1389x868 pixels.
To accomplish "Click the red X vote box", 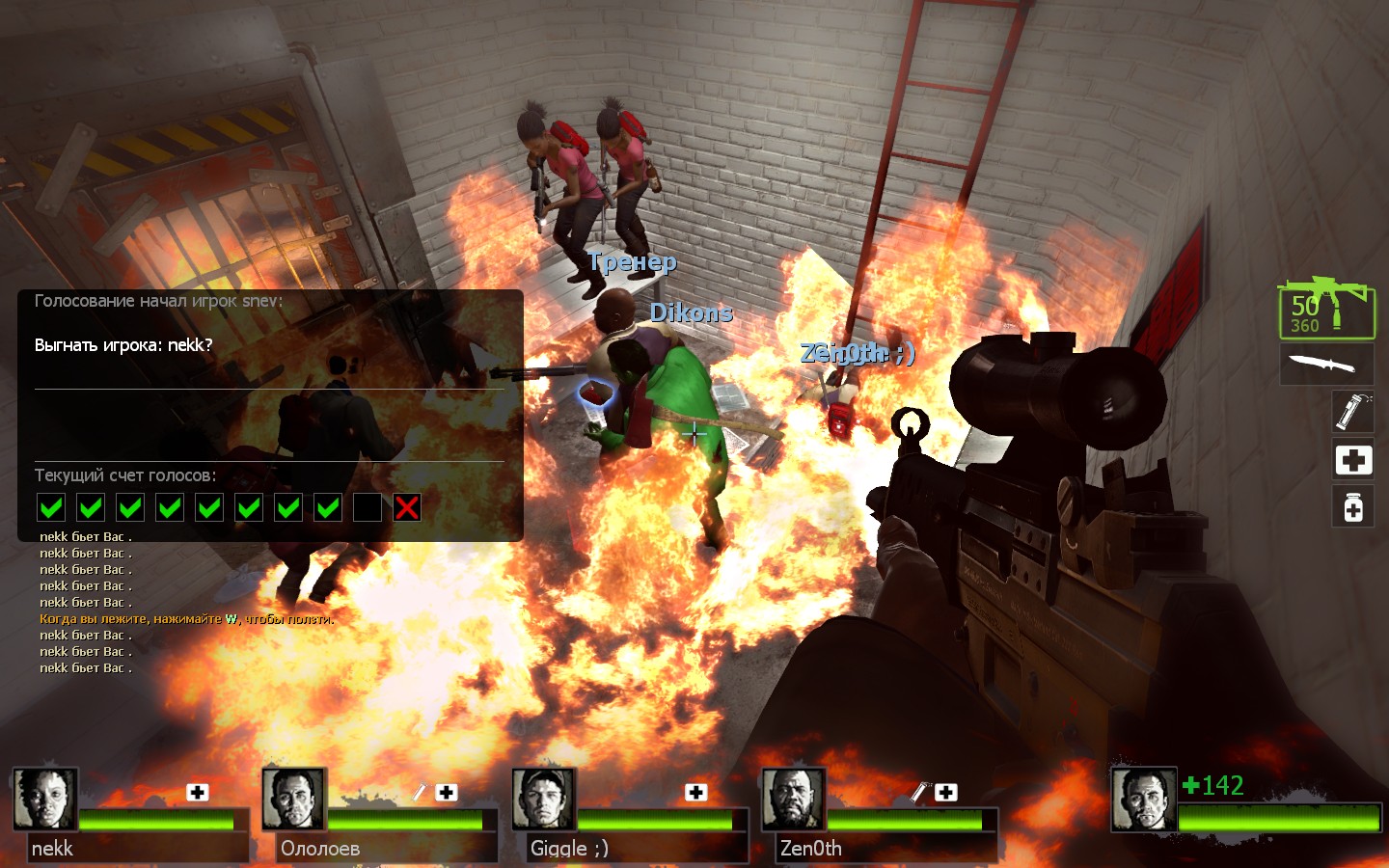I will 407,507.
